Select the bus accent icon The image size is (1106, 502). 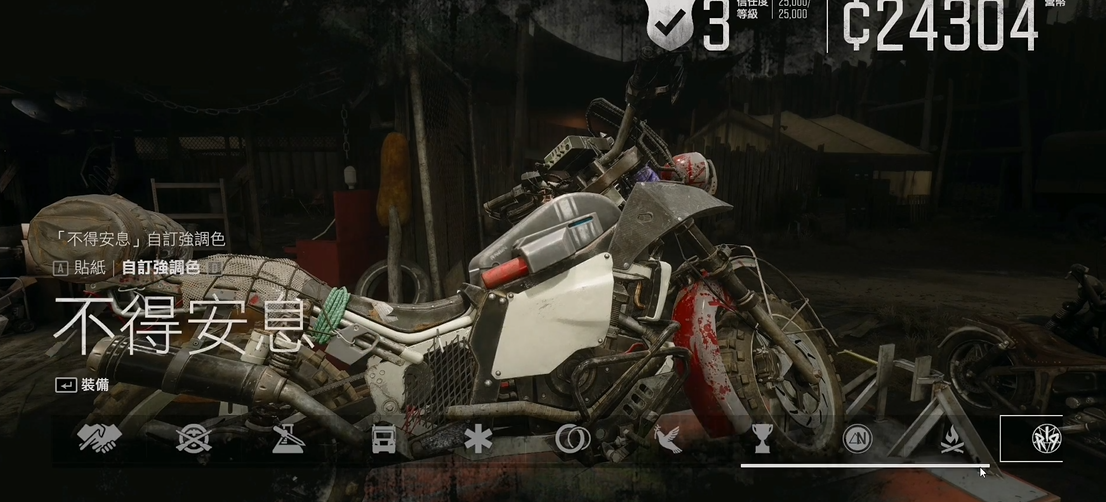tap(383, 439)
